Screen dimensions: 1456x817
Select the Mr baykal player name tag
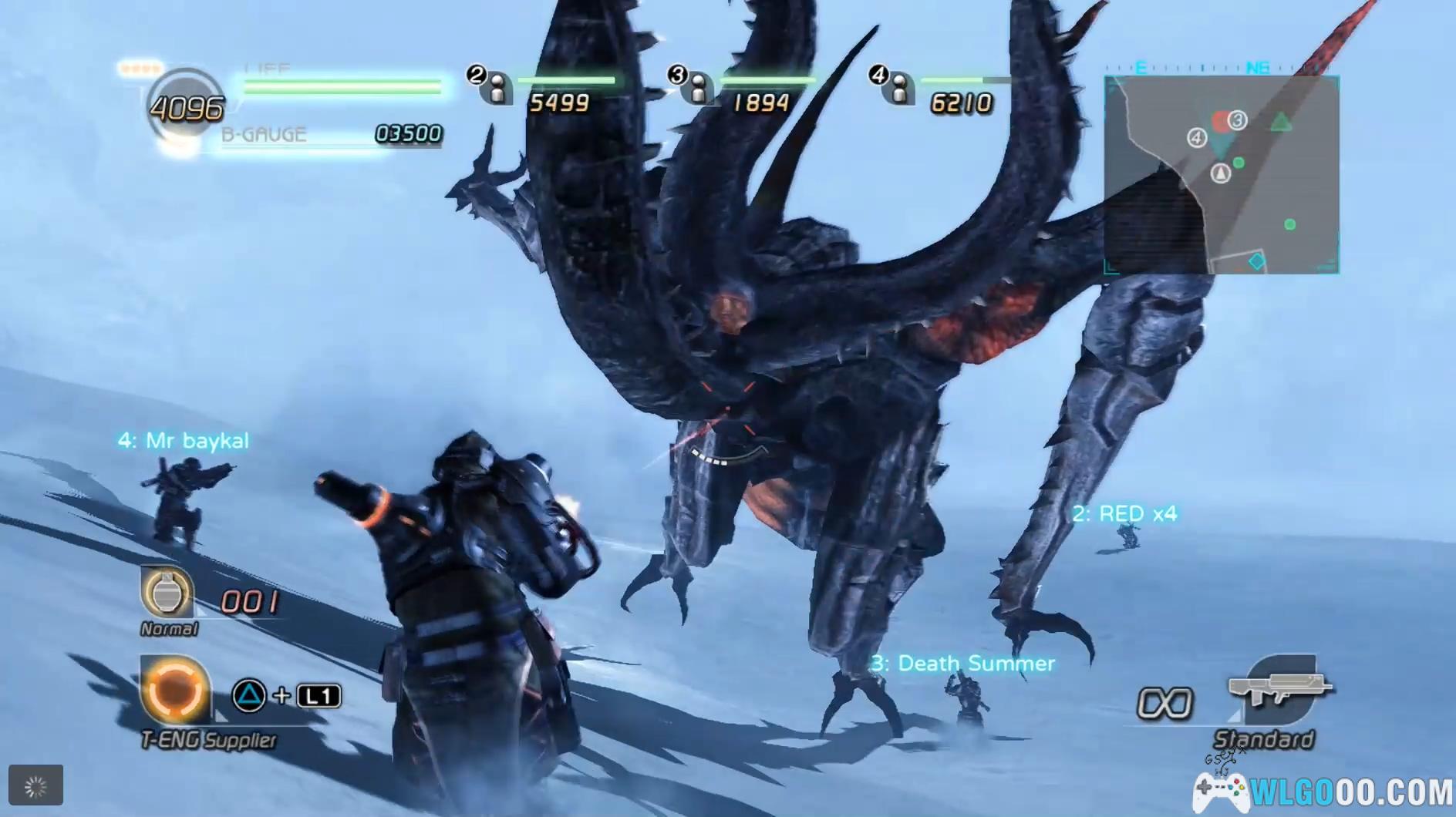tap(184, 441)
